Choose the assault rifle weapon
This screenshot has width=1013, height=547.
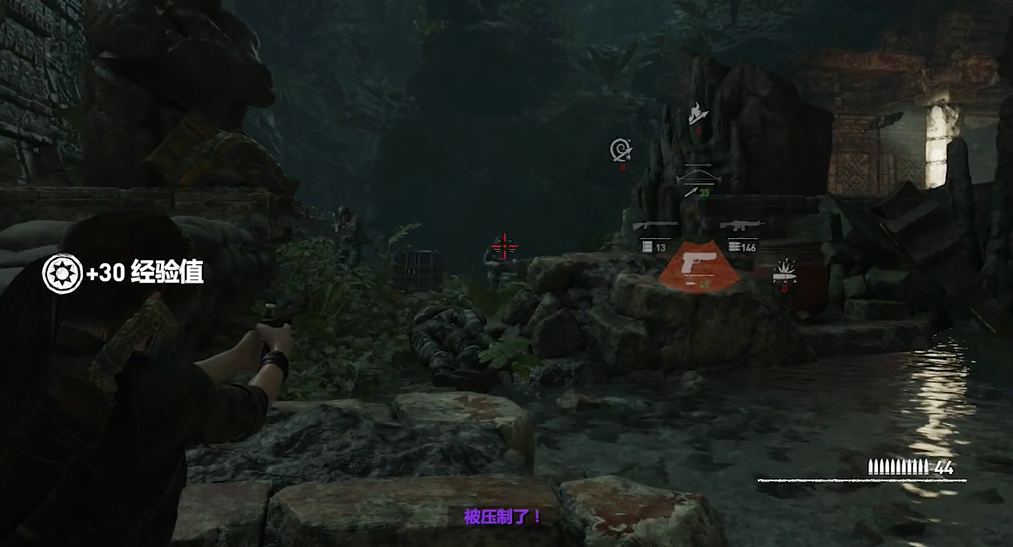[x=741, y=227]
